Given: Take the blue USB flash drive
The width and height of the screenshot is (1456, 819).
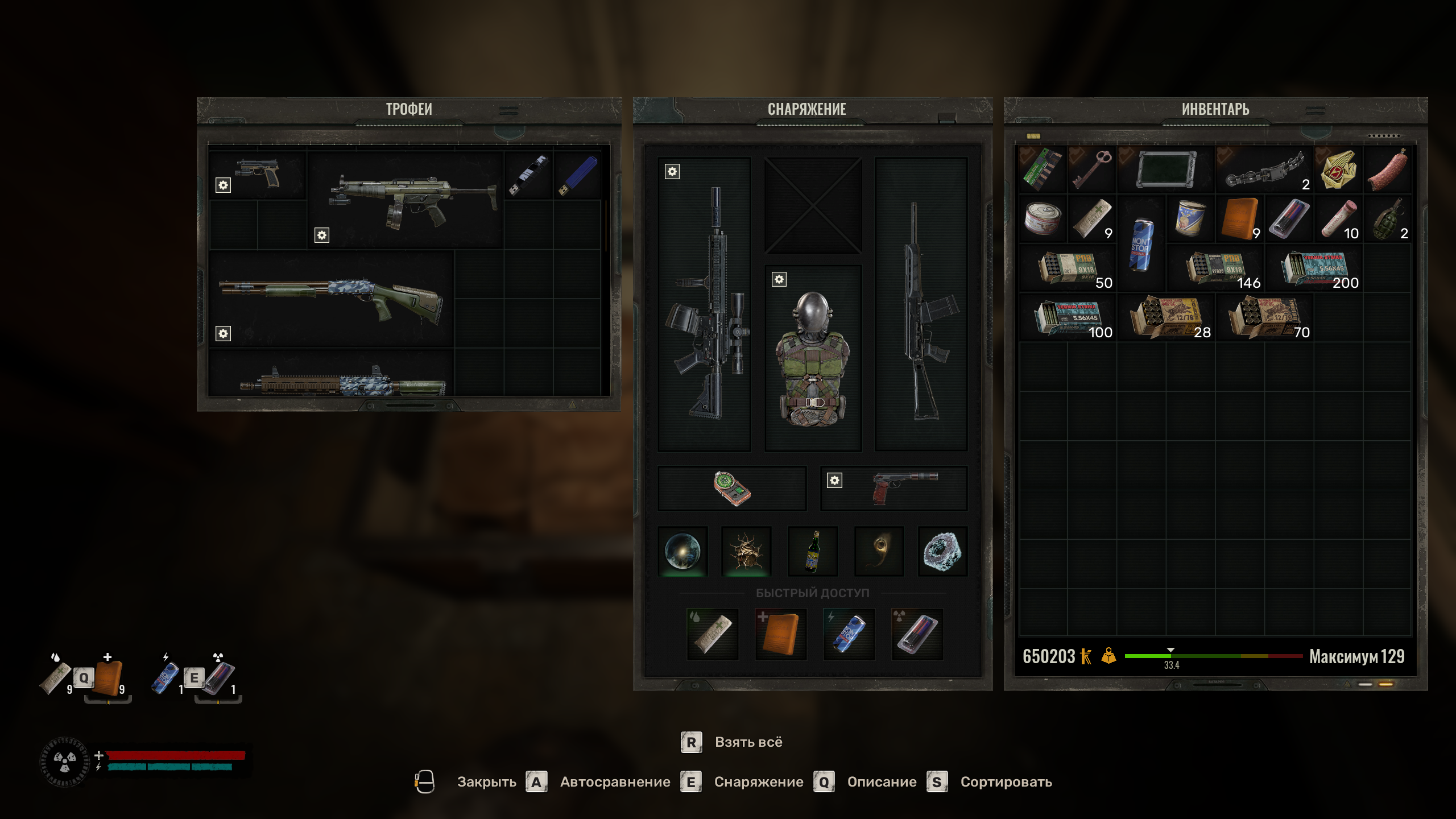Looking at the screenshot, I should 577,175.
